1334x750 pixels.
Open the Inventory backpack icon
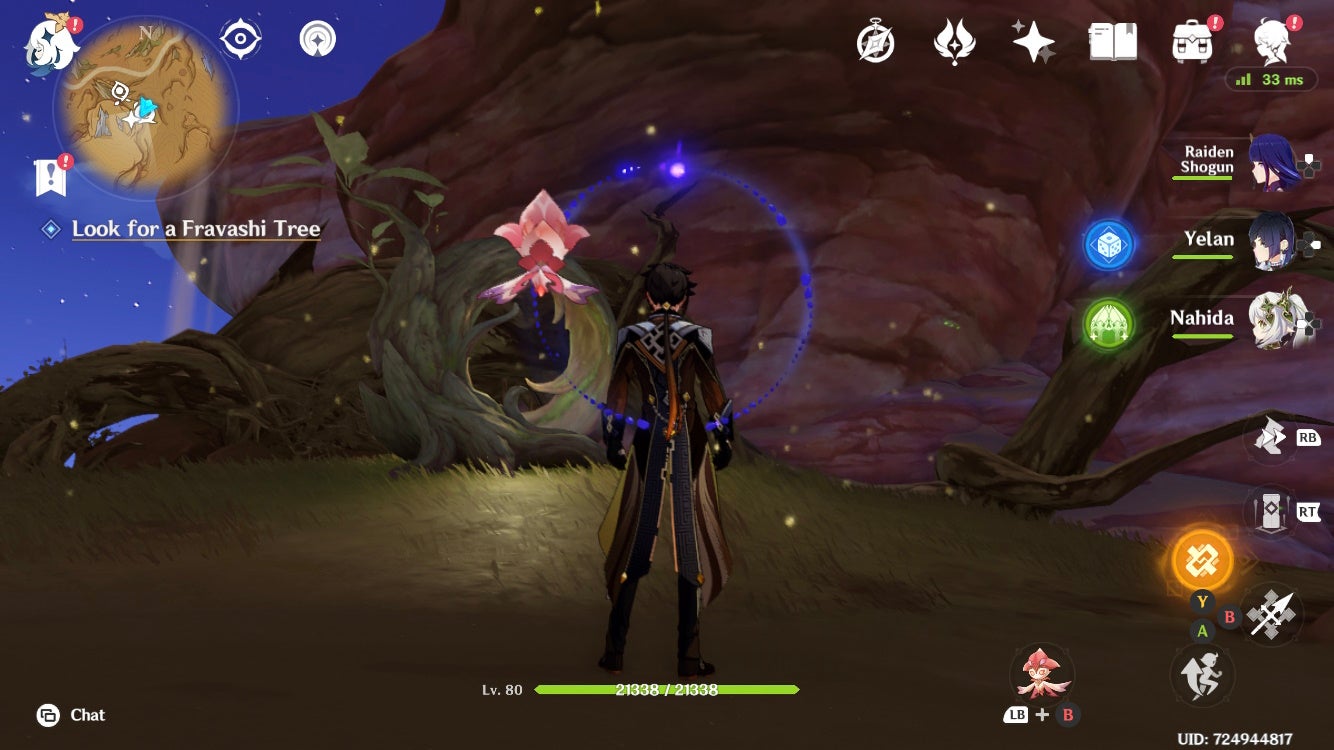(x=1190, y=42)
